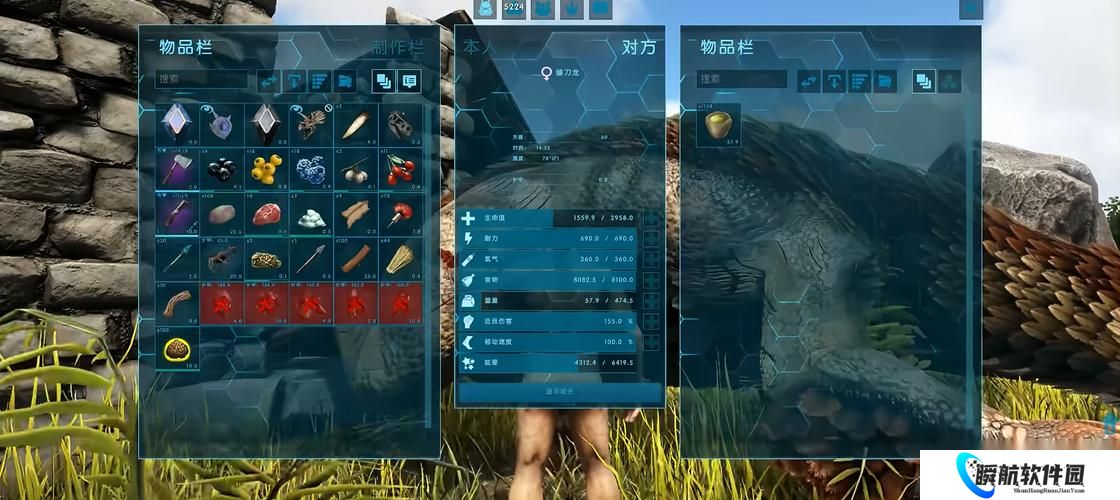Click the 显示祖先 button
The height and width of the screenshot is (500, 1120).
560,392
